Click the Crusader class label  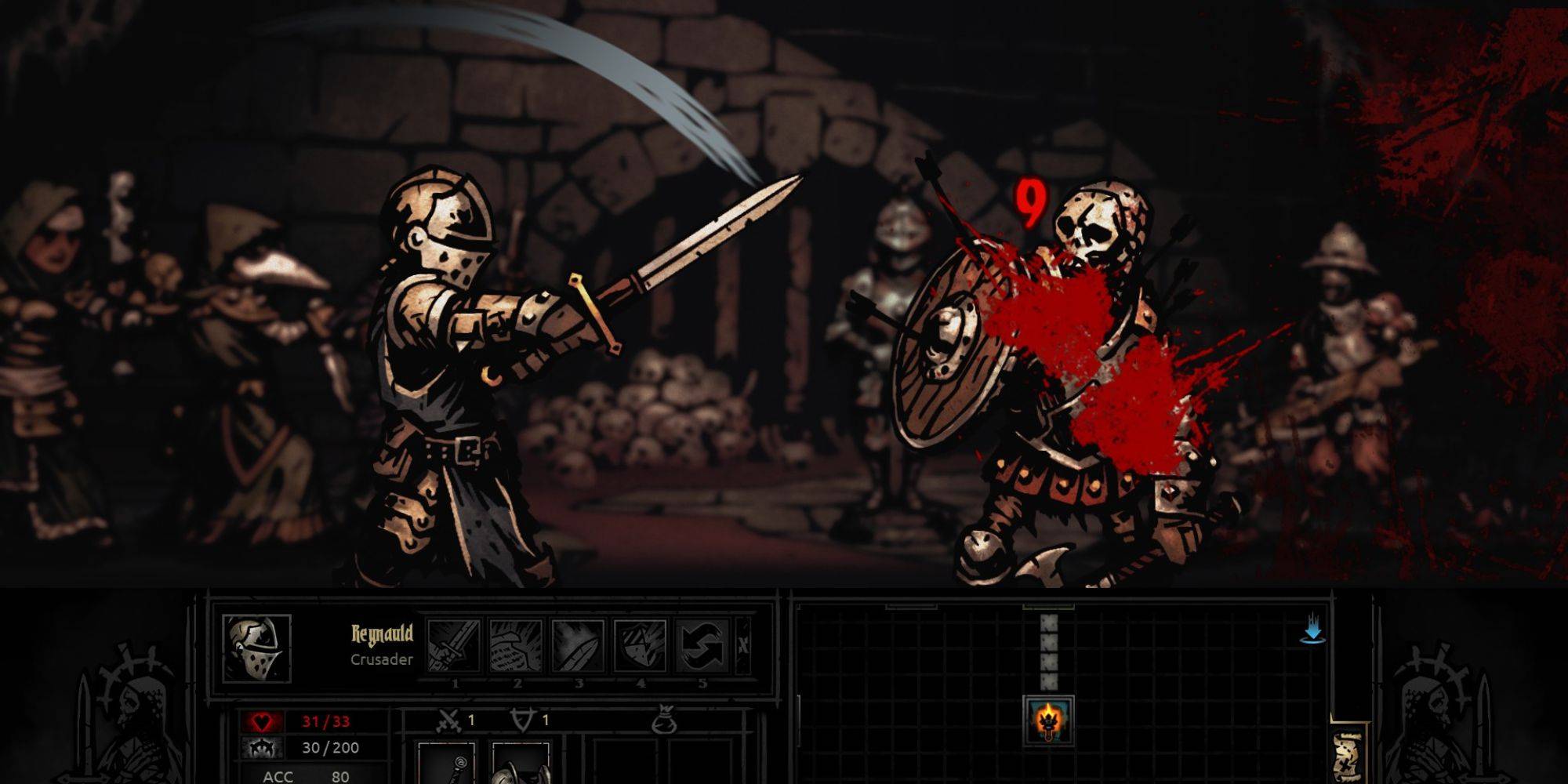[x=381, y=660]
